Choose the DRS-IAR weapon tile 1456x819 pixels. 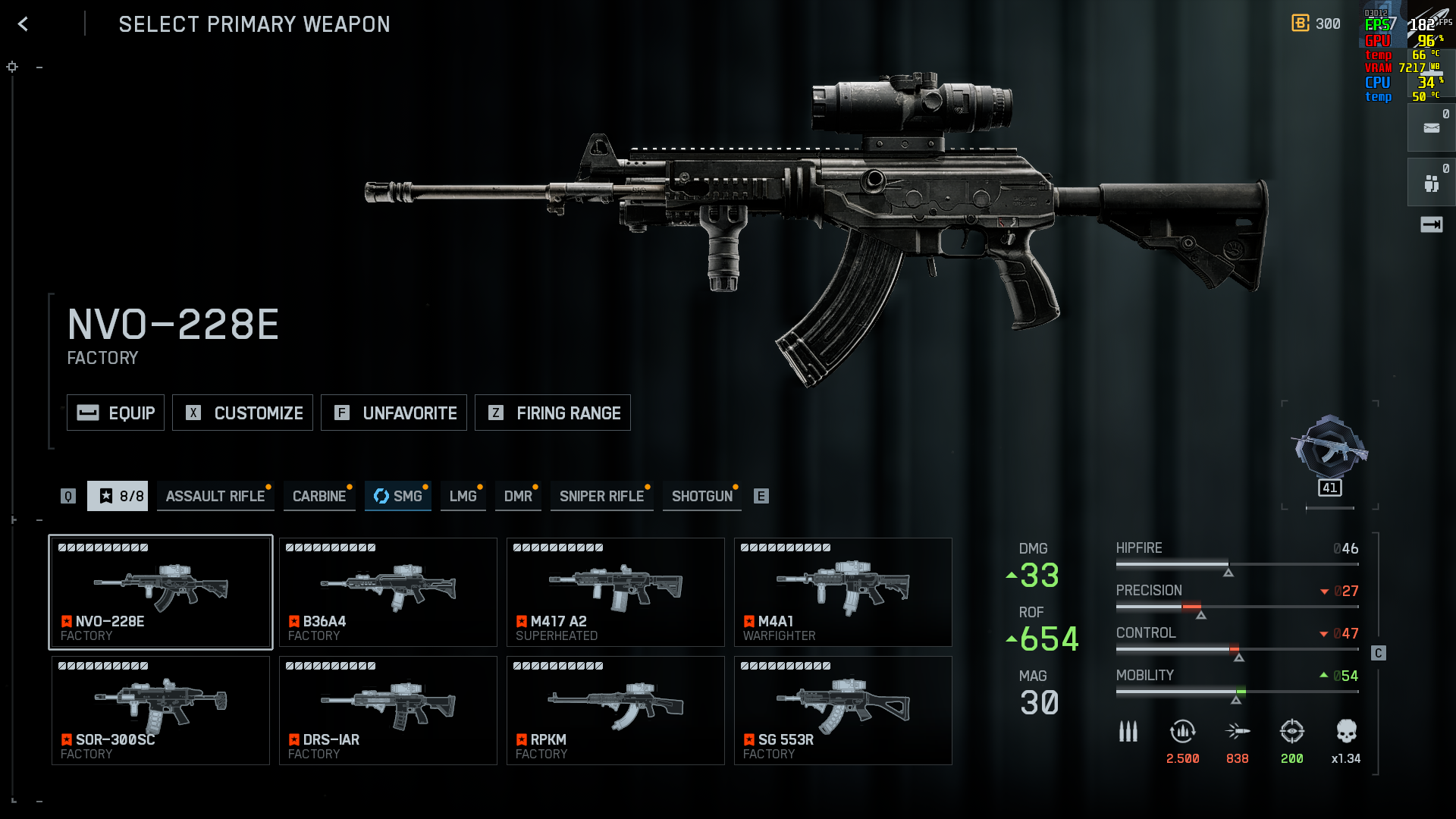click(x=388, y=711)
